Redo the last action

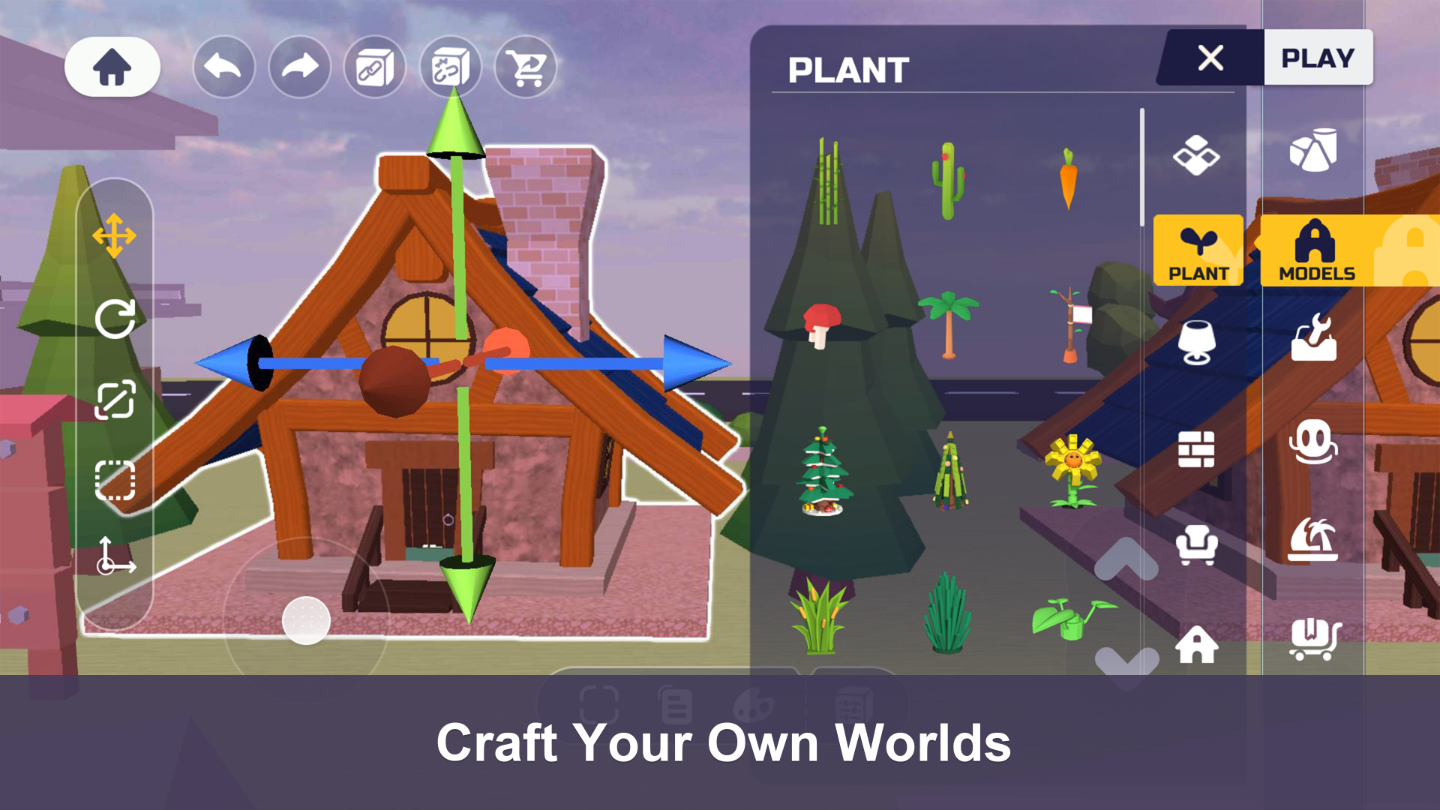pyautogui.click(x=299, y=67)
